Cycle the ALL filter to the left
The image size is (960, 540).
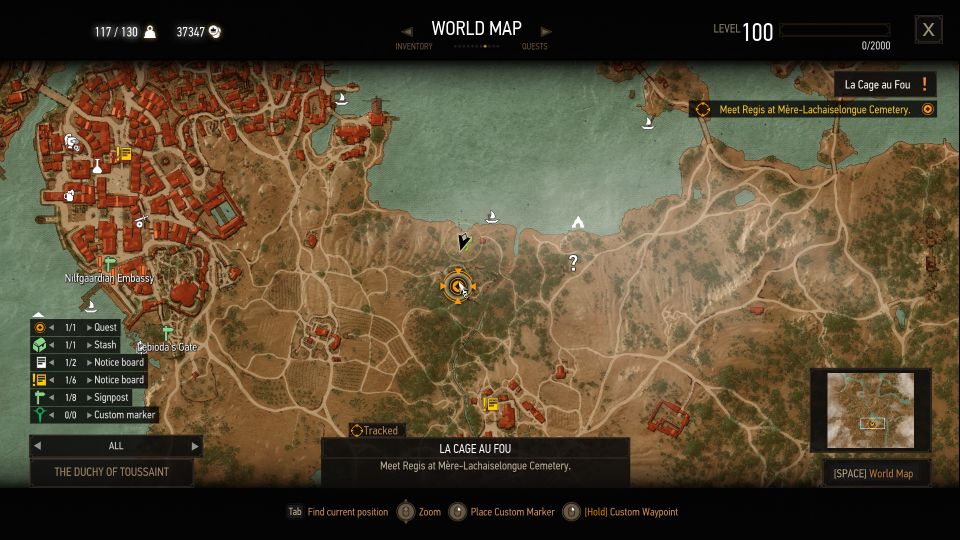tap(37, 446)
